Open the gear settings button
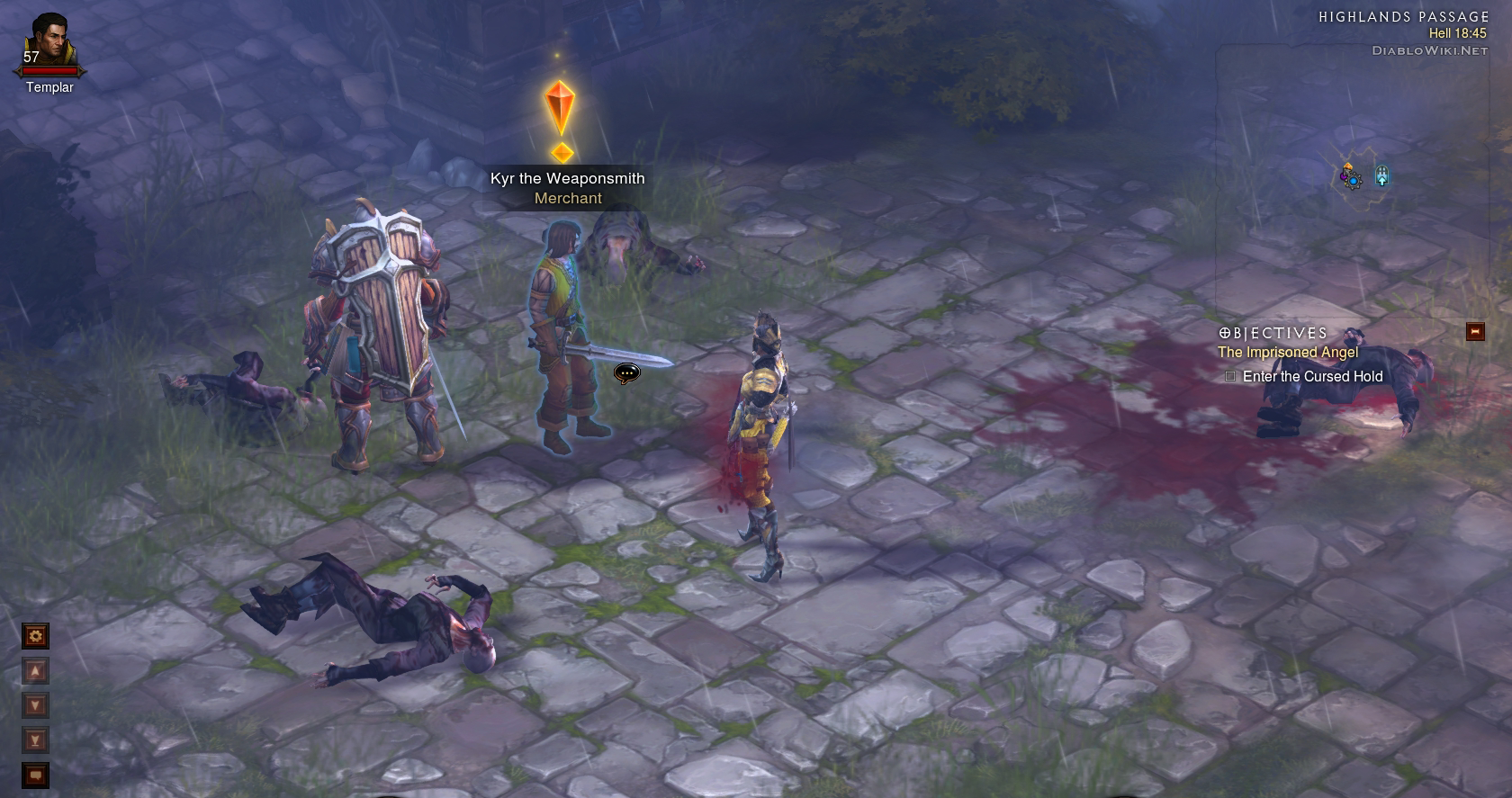1512x798 pixels. click(x=35, y=636)
